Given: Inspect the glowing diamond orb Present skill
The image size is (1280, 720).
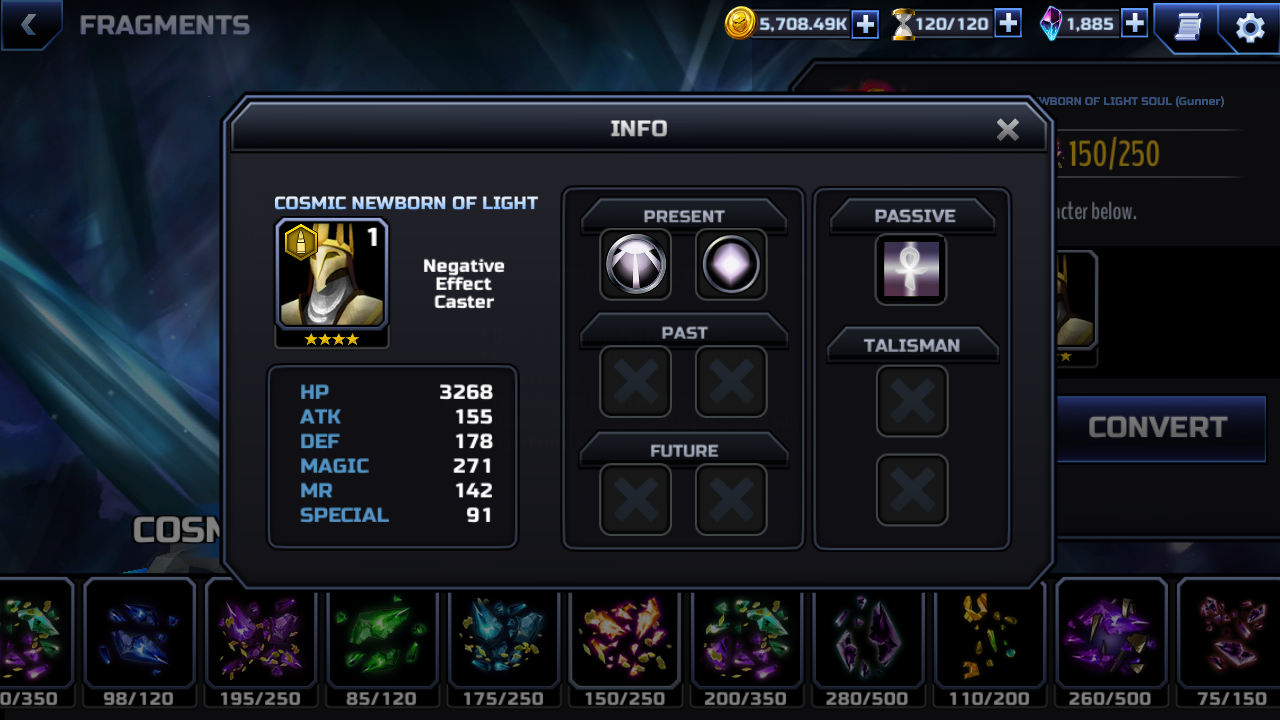Looking at the screenshot, I should tap(731, 265).
